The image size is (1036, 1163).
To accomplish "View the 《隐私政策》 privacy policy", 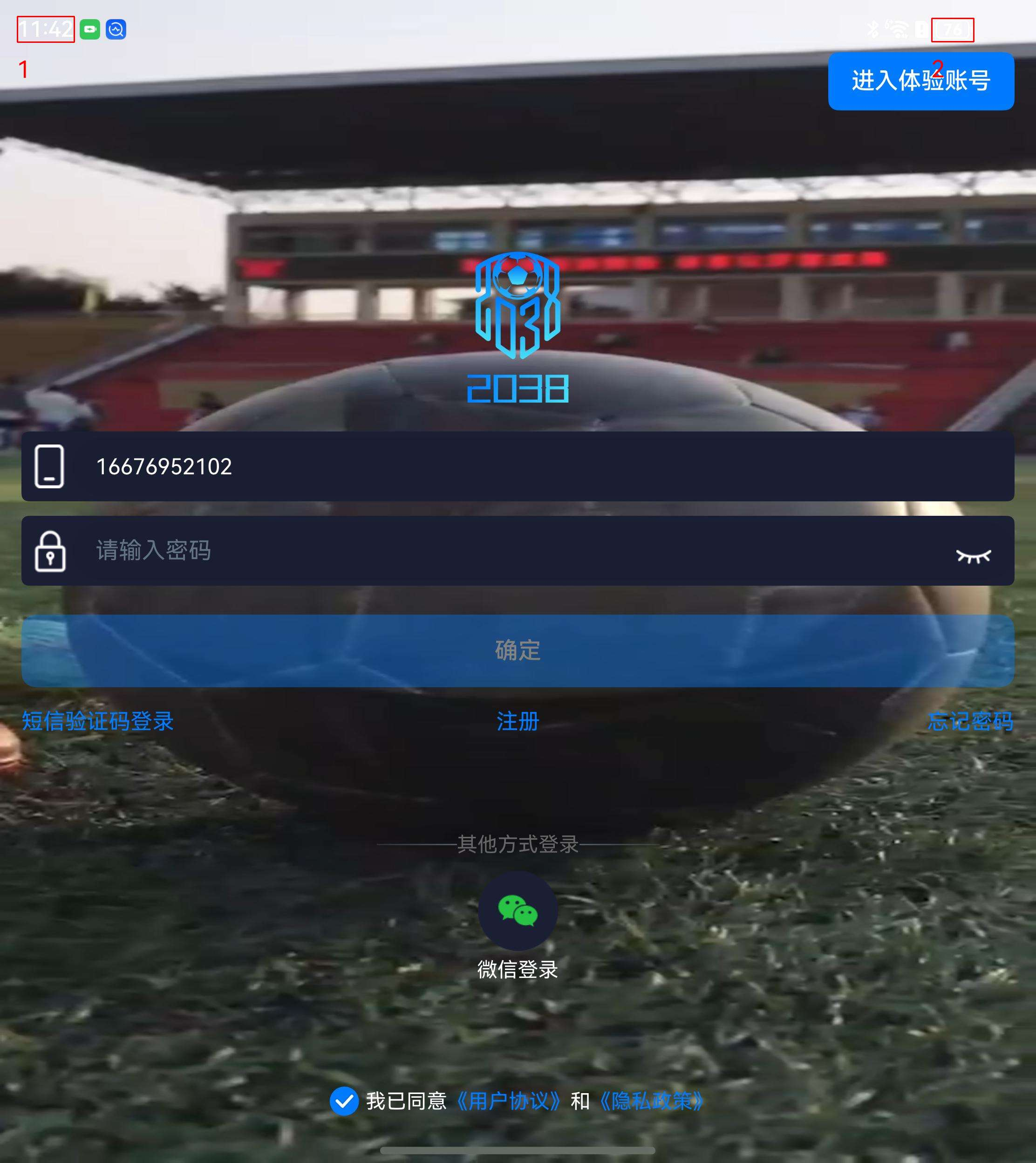I will click(651, 1101).
